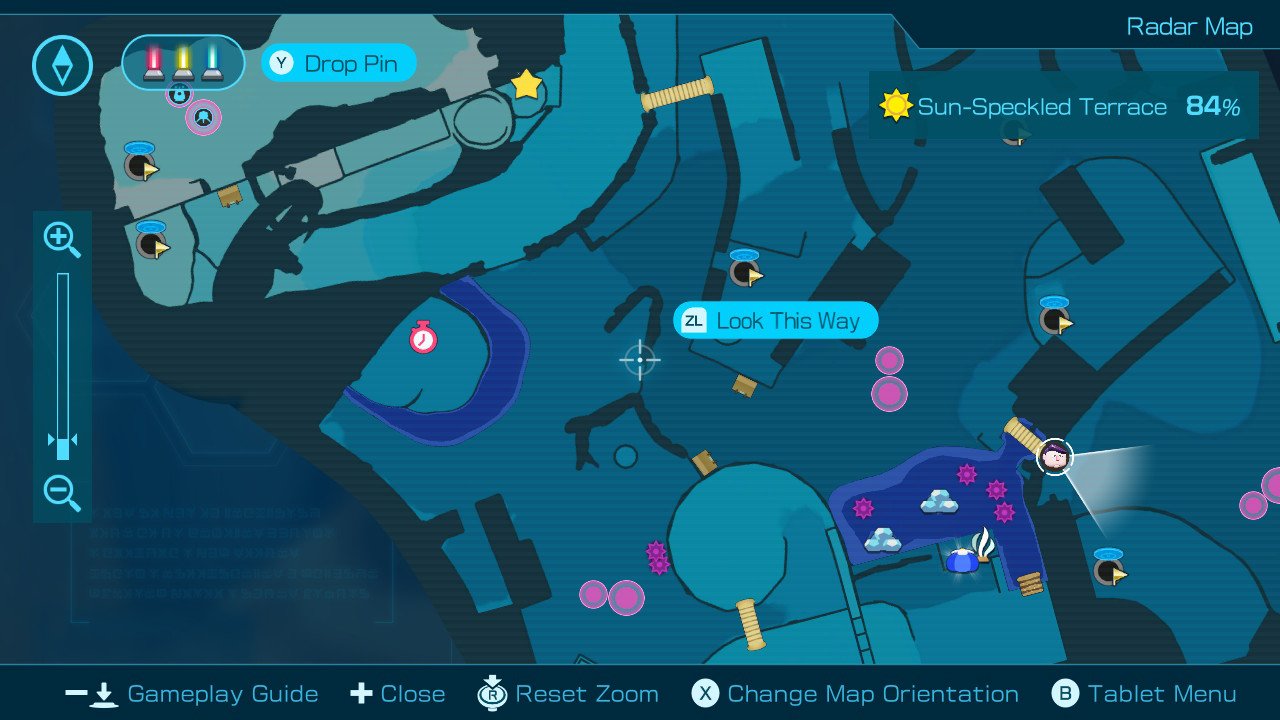1280x720 pixels.
Task: Open the Gameplay Guide
Action: click(192, 694)
